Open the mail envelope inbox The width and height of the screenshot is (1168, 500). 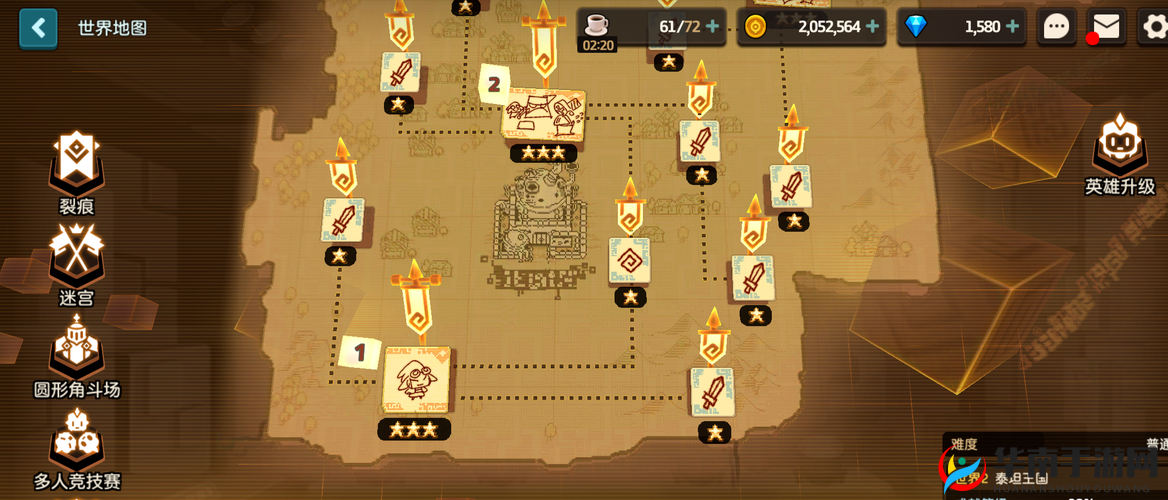[1106, 27]
